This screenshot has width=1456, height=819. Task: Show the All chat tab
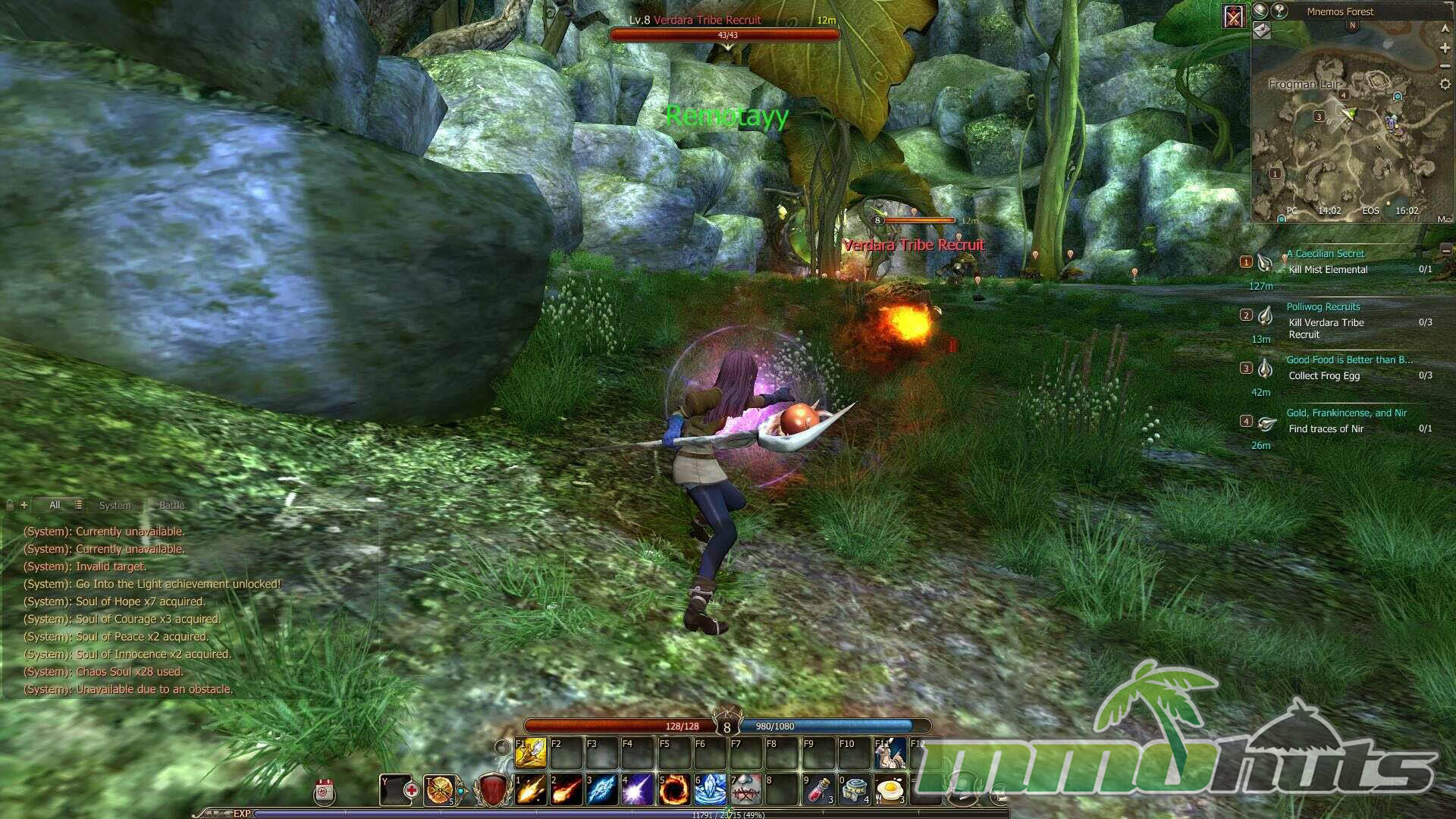coord(55,506)
